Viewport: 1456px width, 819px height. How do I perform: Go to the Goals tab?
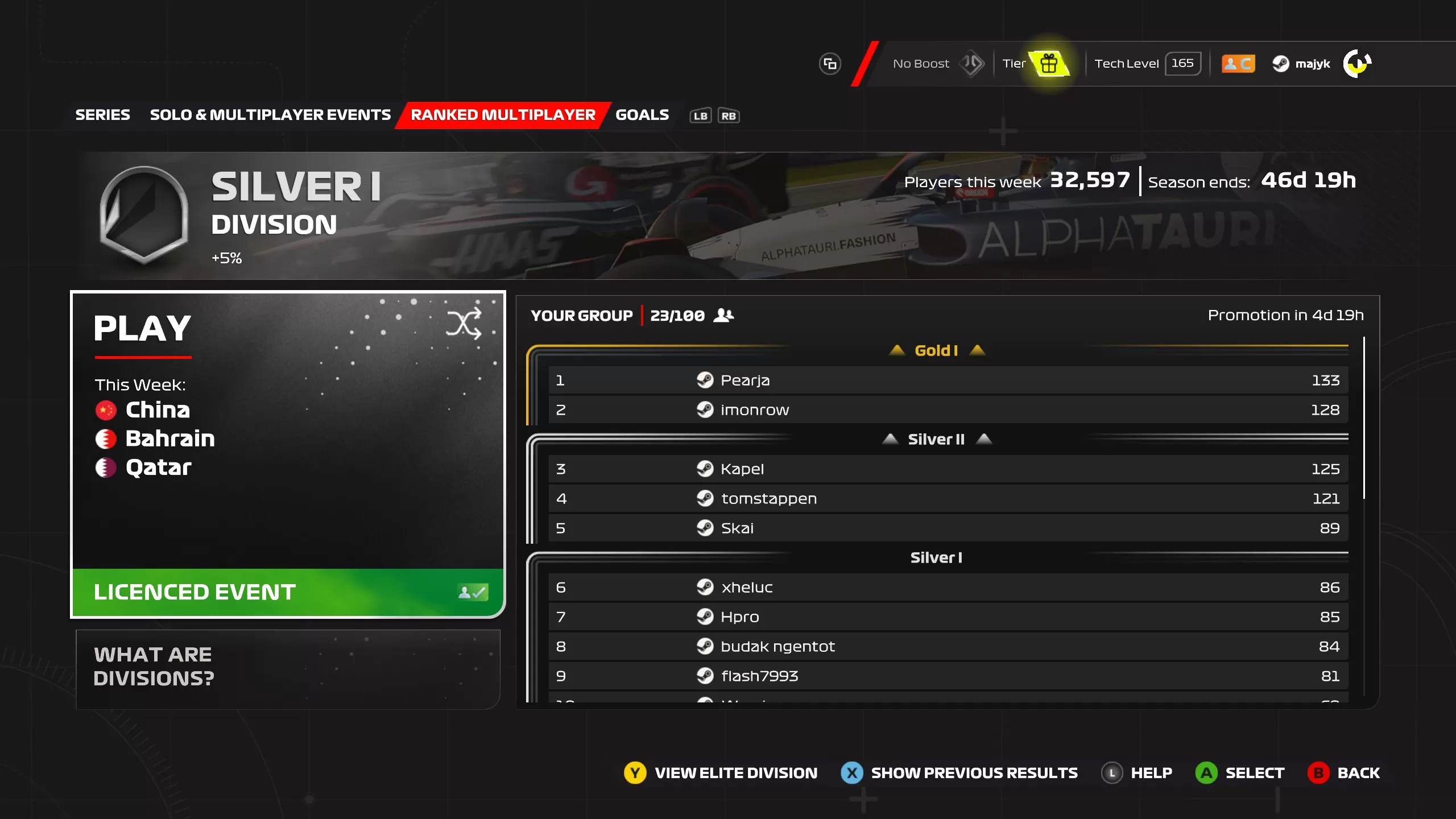tap(642, 115)
